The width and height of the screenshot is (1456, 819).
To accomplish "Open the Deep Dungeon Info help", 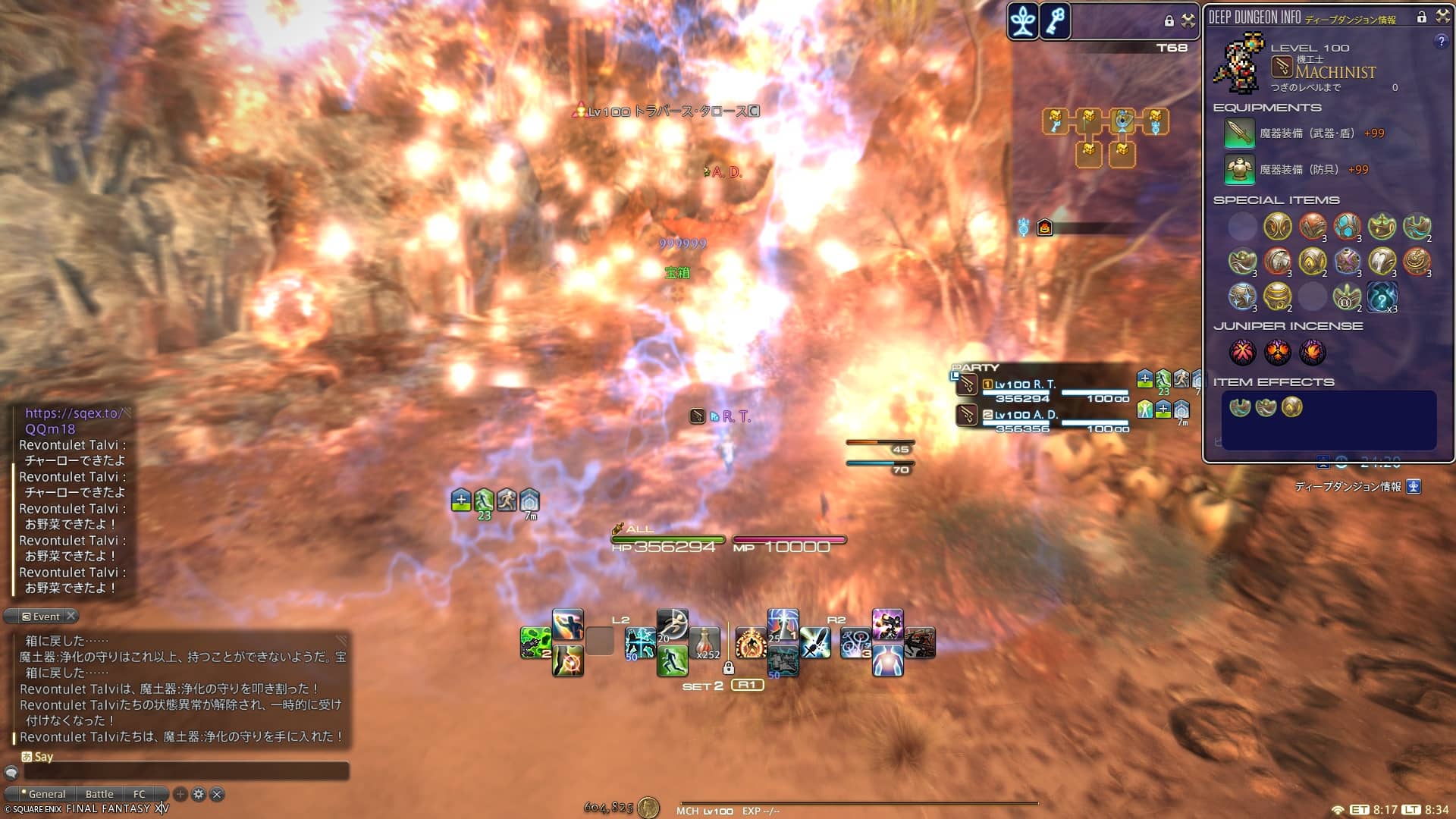I will pyautogui.click(x=1441, y=42).
